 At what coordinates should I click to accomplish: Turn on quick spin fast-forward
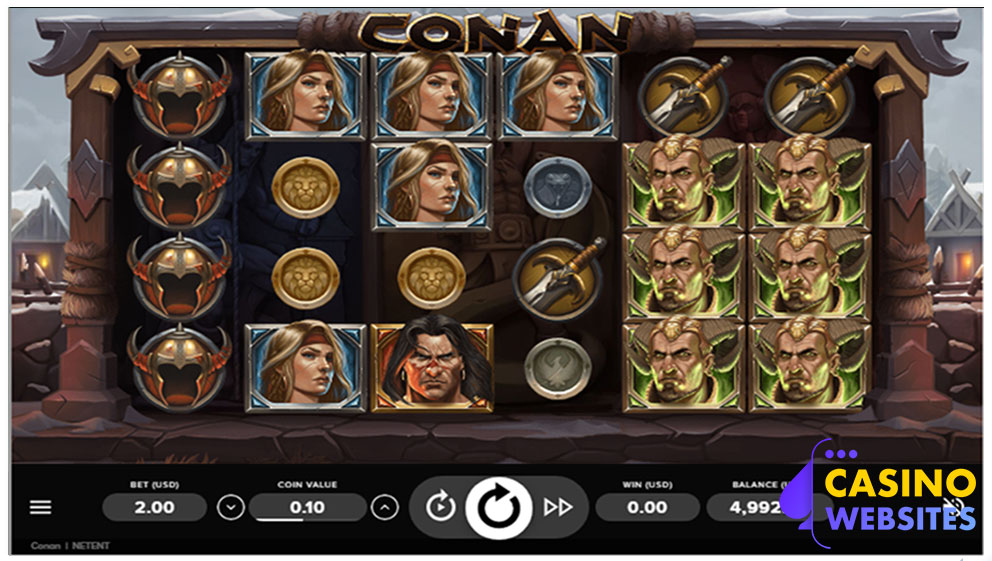[x=557, y=507]
